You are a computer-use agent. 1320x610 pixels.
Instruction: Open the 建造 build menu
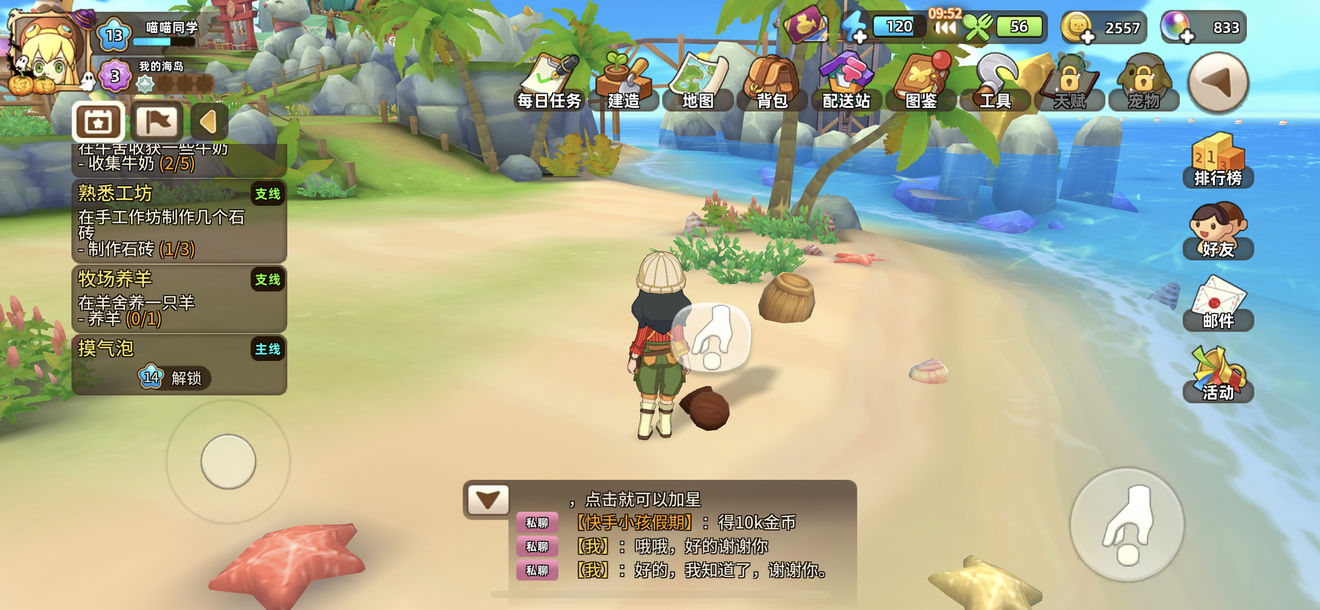click(x=624, y=82)
